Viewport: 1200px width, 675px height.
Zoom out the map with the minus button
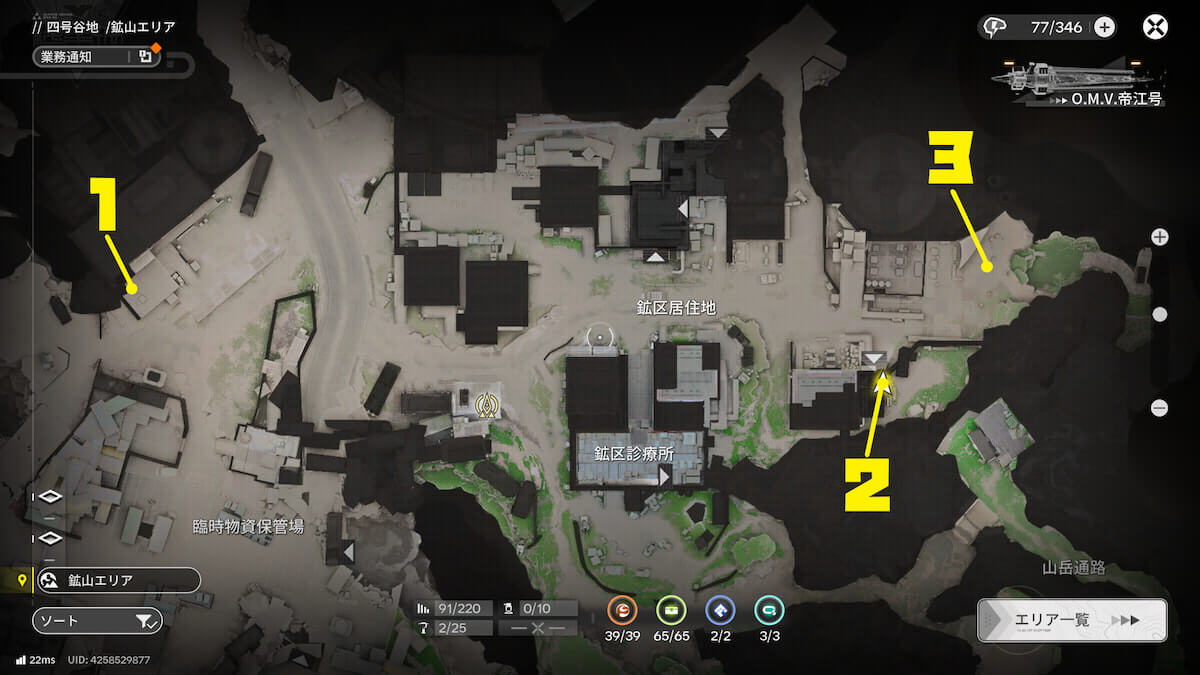click(1160, 407)
